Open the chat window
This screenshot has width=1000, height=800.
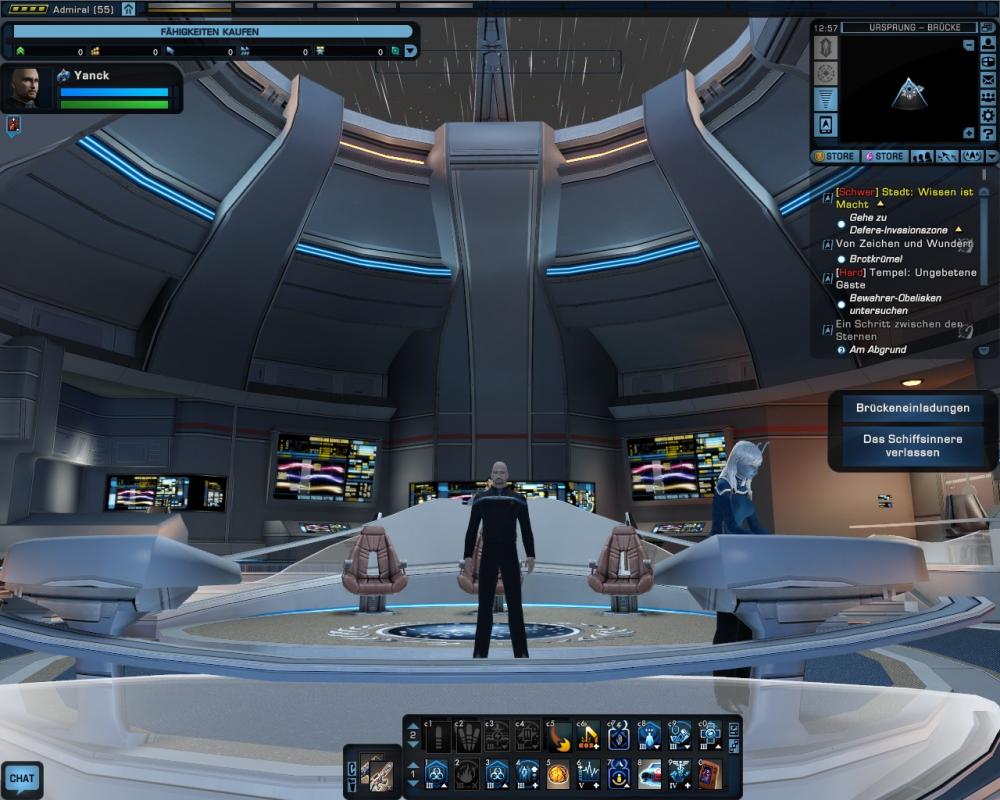pos(21,778)
